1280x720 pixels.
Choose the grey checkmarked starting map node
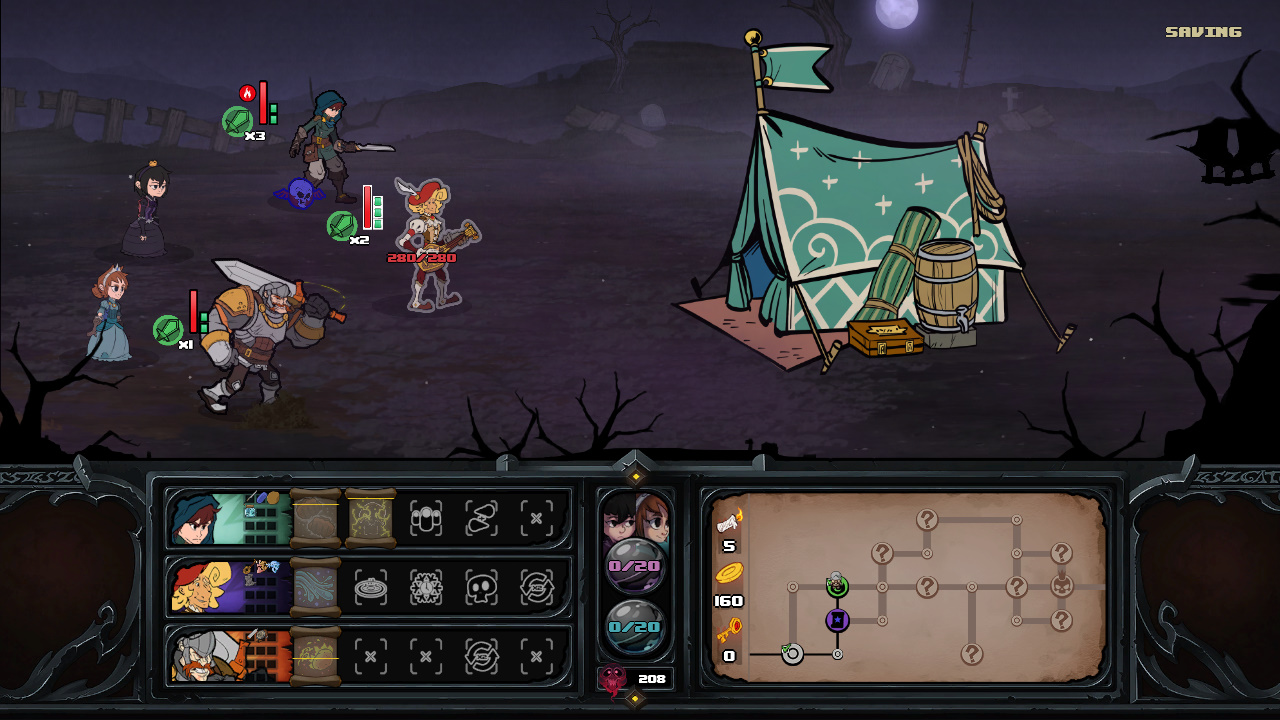tap(792, 654)
